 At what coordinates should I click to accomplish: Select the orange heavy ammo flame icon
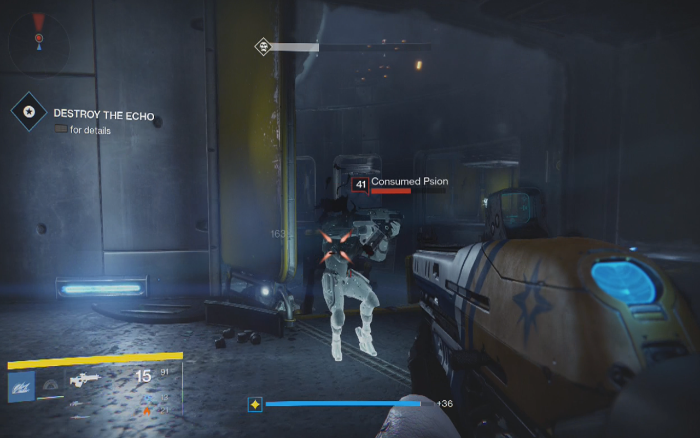(149, 409)
